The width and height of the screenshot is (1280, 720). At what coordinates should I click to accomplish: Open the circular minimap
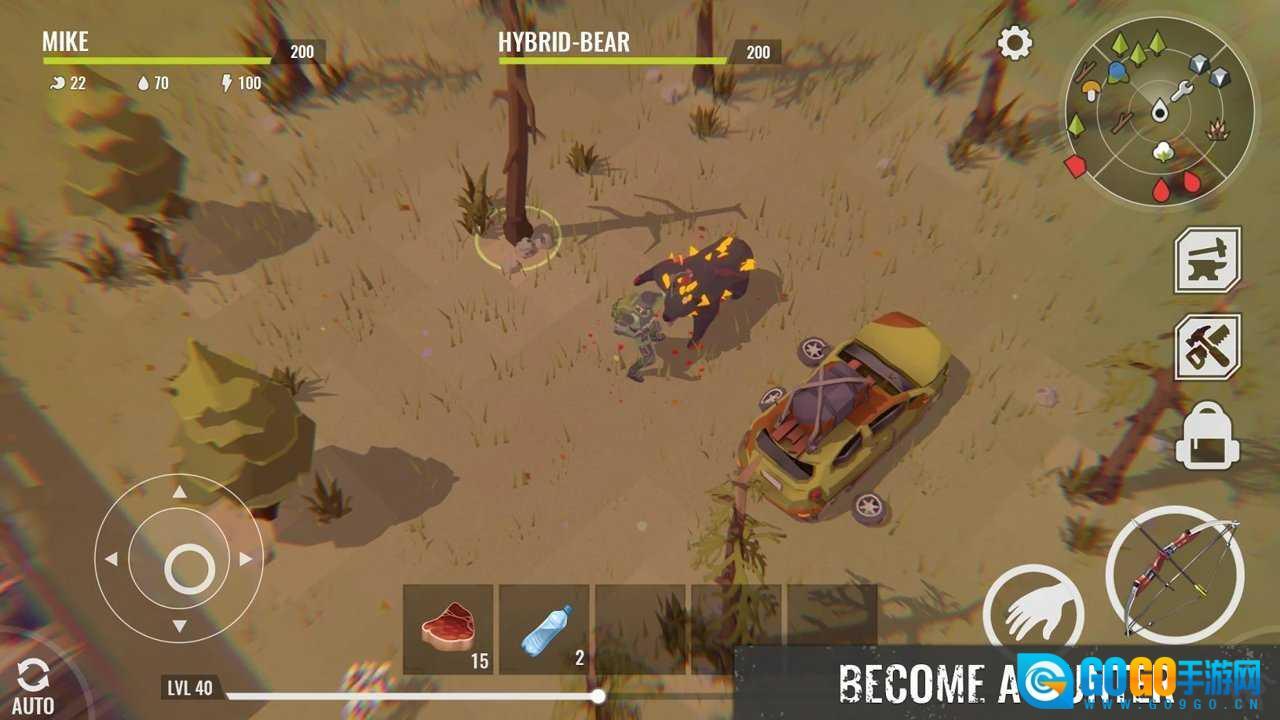(1160, 110)
